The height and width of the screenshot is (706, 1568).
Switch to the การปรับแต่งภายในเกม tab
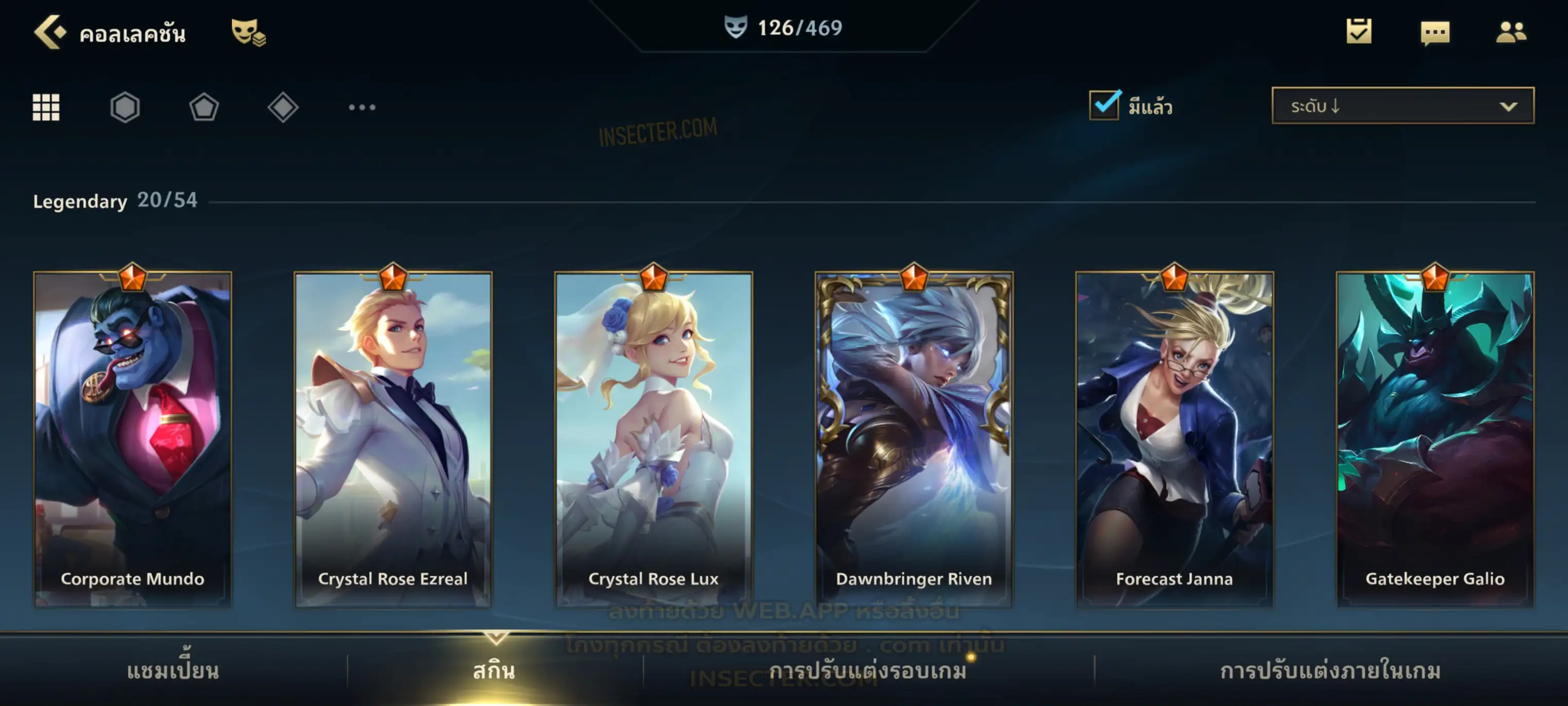click(x=1331, y=671)
